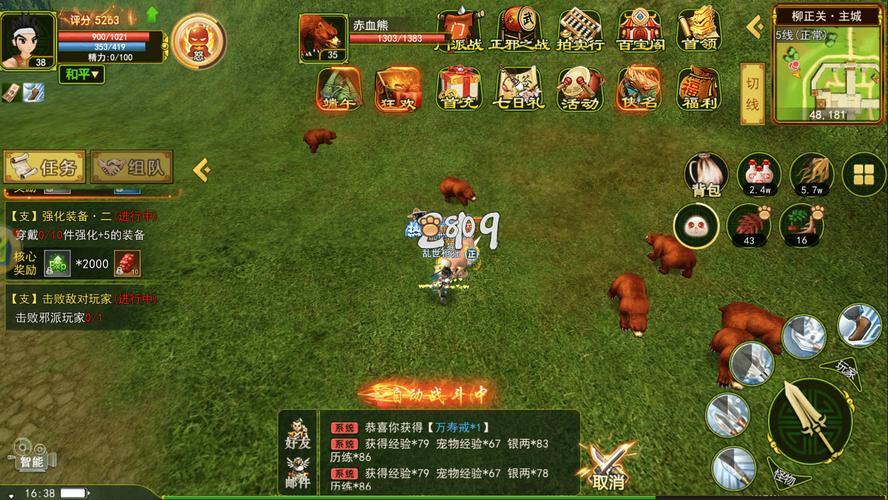This screenshot has width=888, height=500.
Task: Switch to the 组队 team tab
Action: pos(132,167)
